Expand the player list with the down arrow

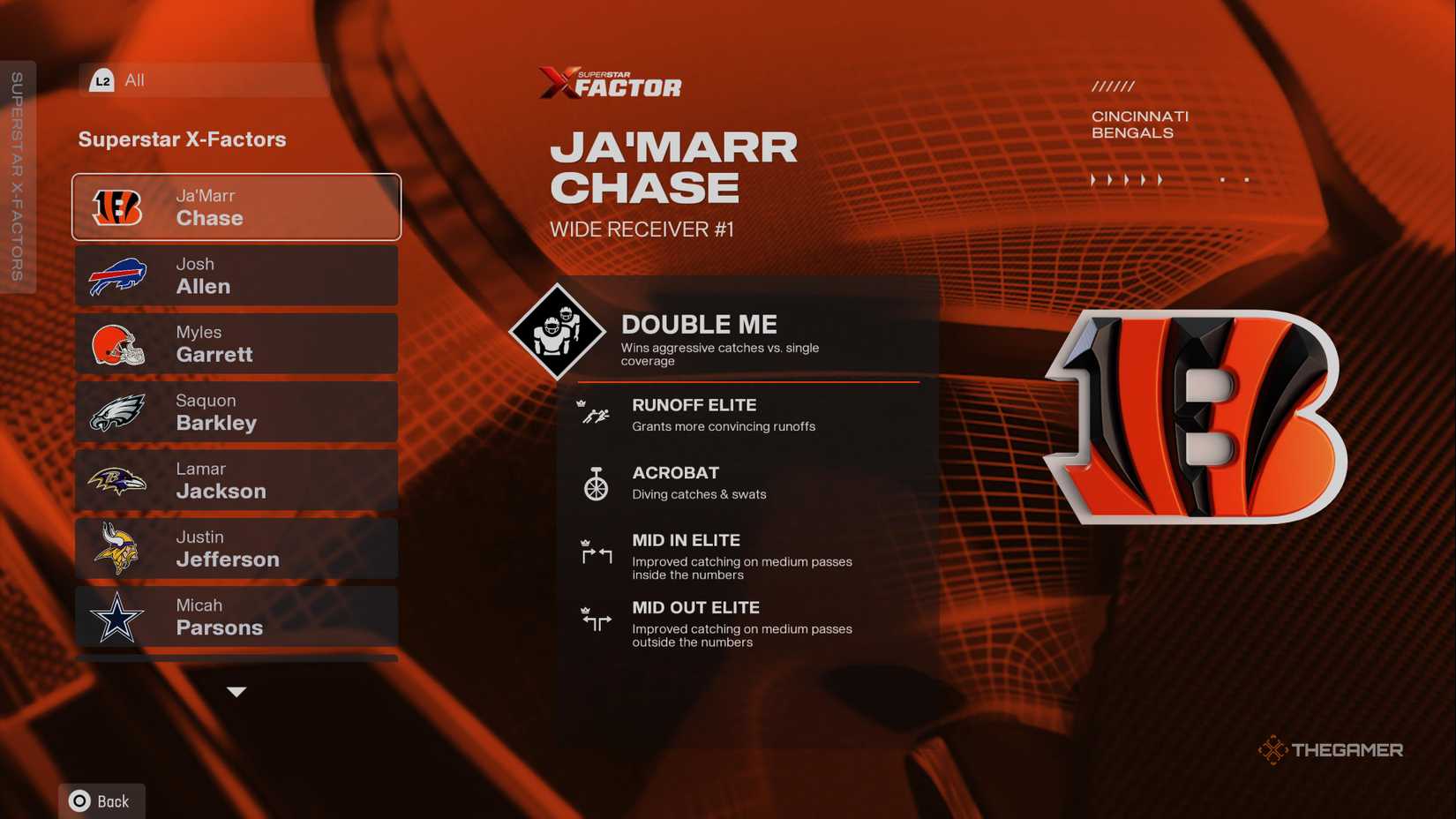[x=236, y=692]
